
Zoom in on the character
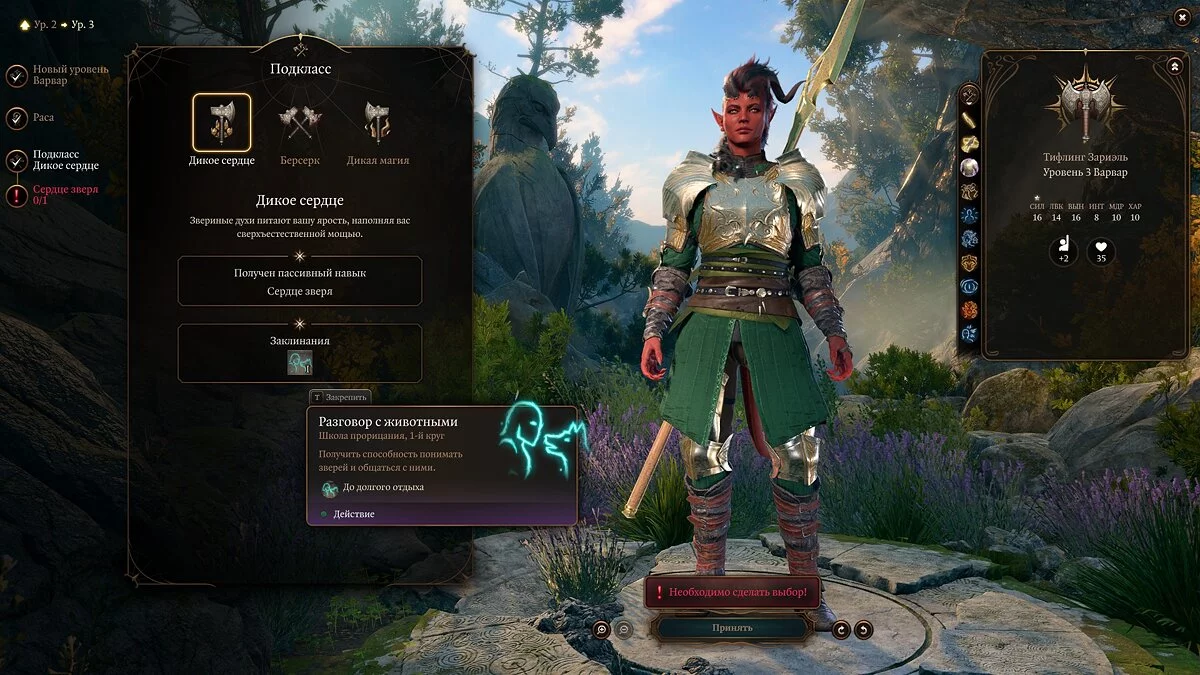601,629
